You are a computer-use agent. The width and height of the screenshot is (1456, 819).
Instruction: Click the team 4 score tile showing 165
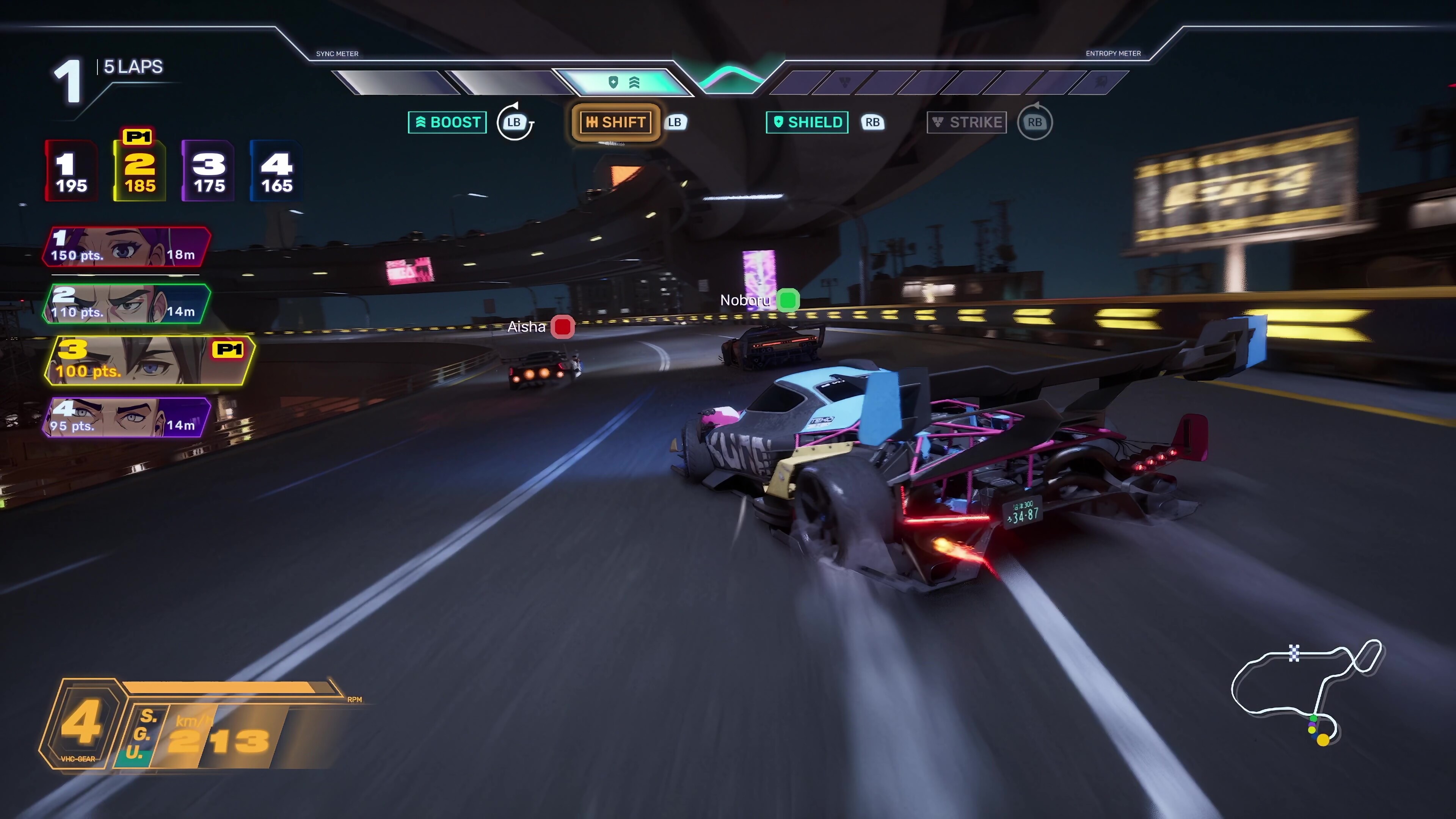pos(276,171)
